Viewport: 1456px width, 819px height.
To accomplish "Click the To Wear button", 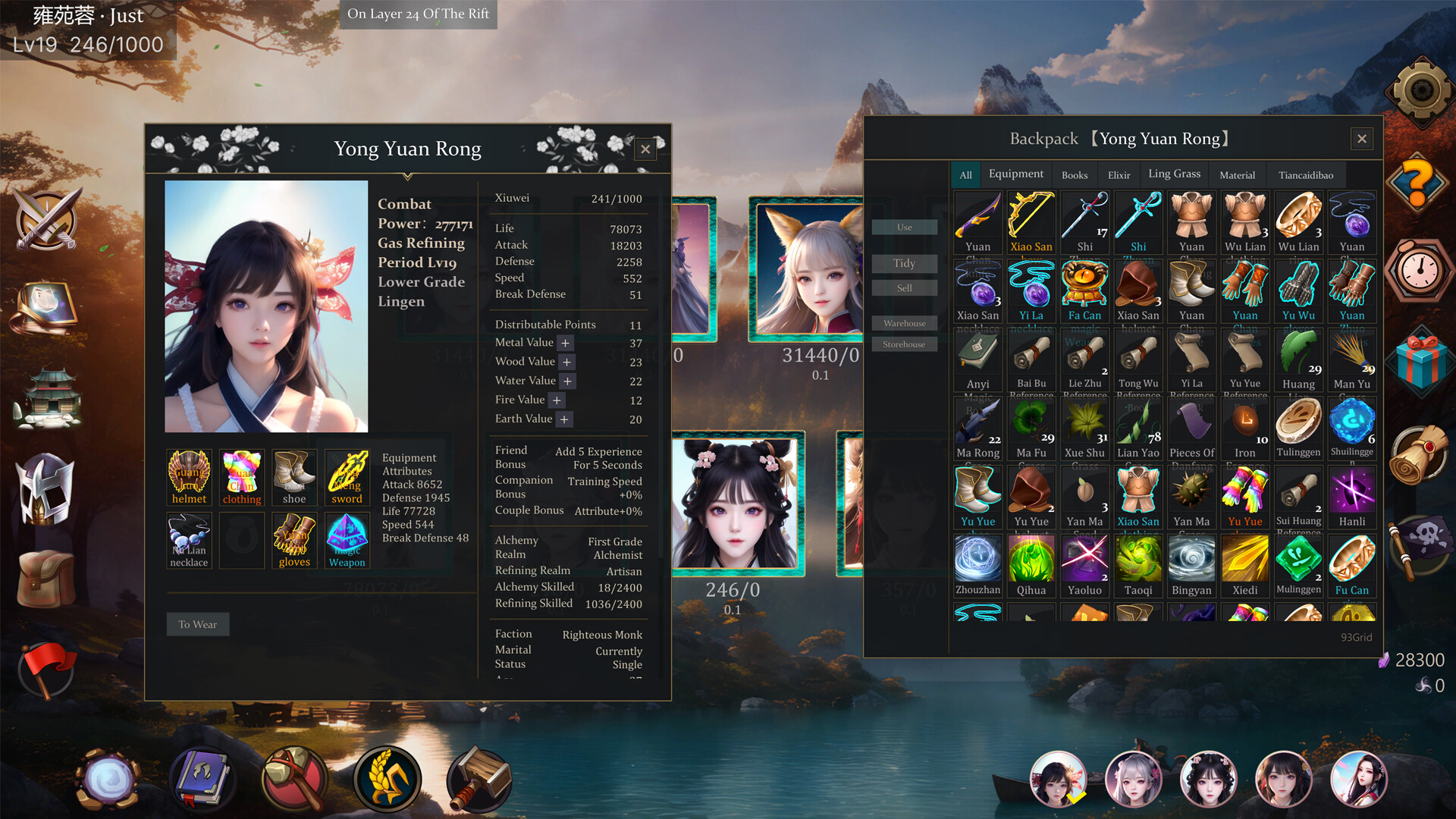I will [197, 624].
